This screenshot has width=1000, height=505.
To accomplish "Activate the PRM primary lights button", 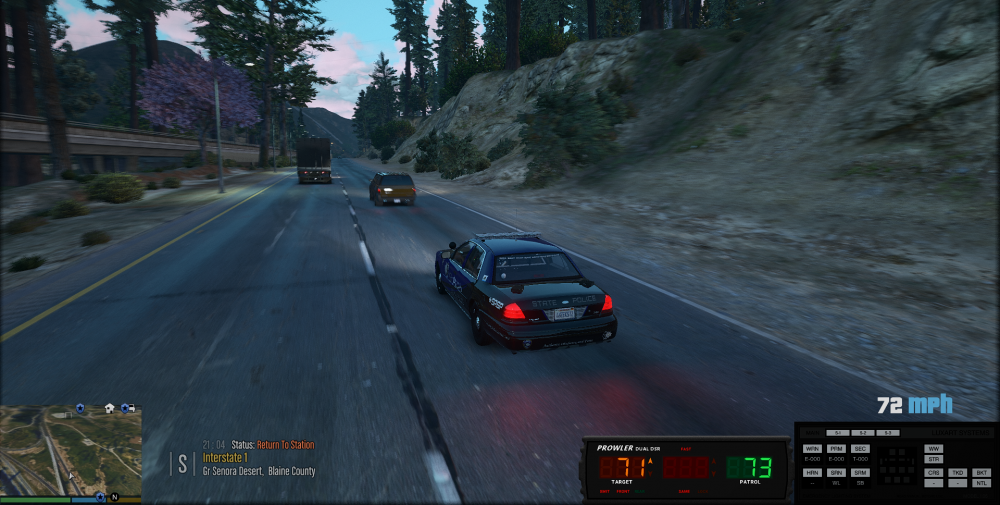I will pyautogui.click(x=836, y=449).
